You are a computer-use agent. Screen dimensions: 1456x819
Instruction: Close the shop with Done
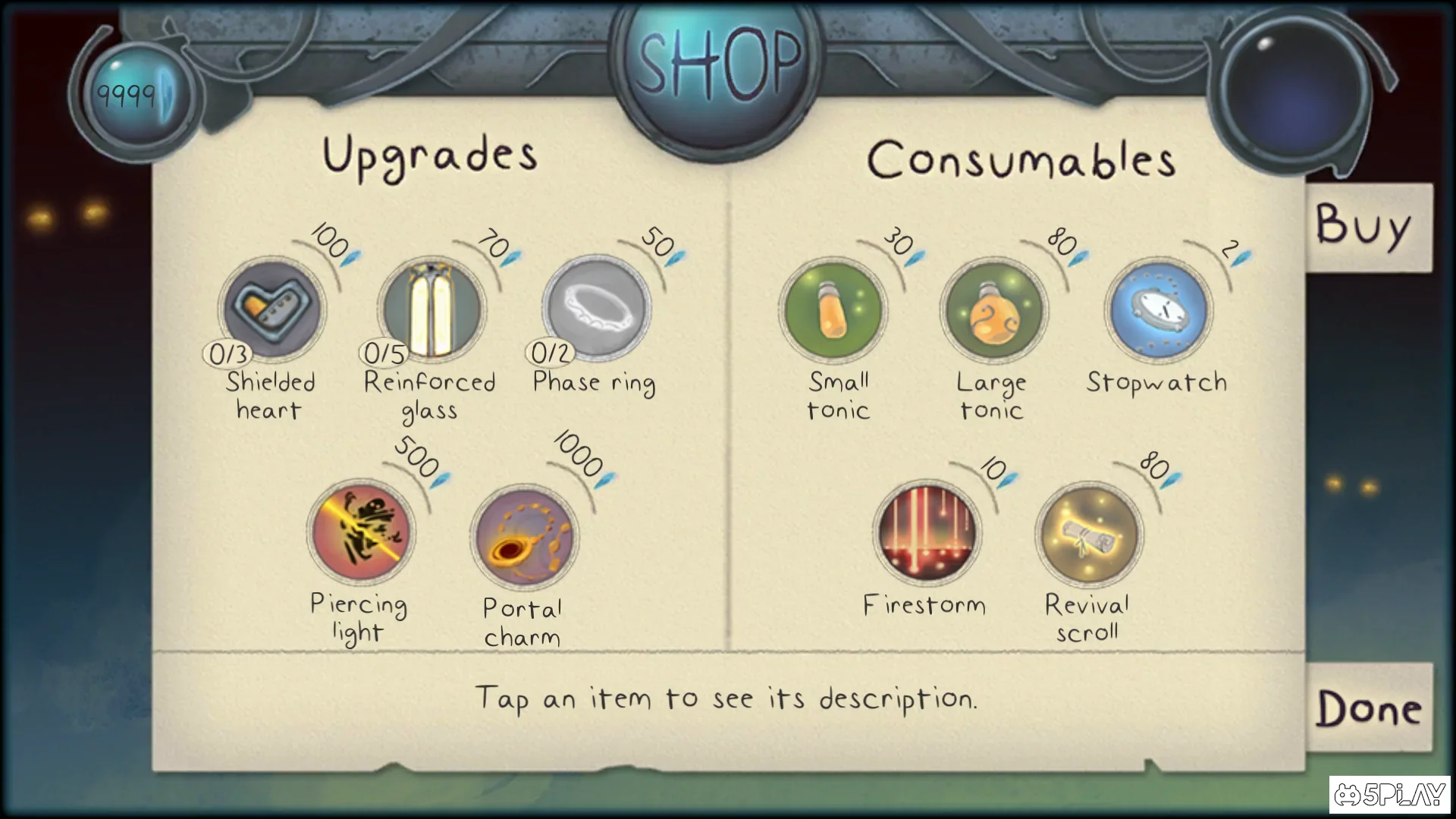tap(1369, 708)
